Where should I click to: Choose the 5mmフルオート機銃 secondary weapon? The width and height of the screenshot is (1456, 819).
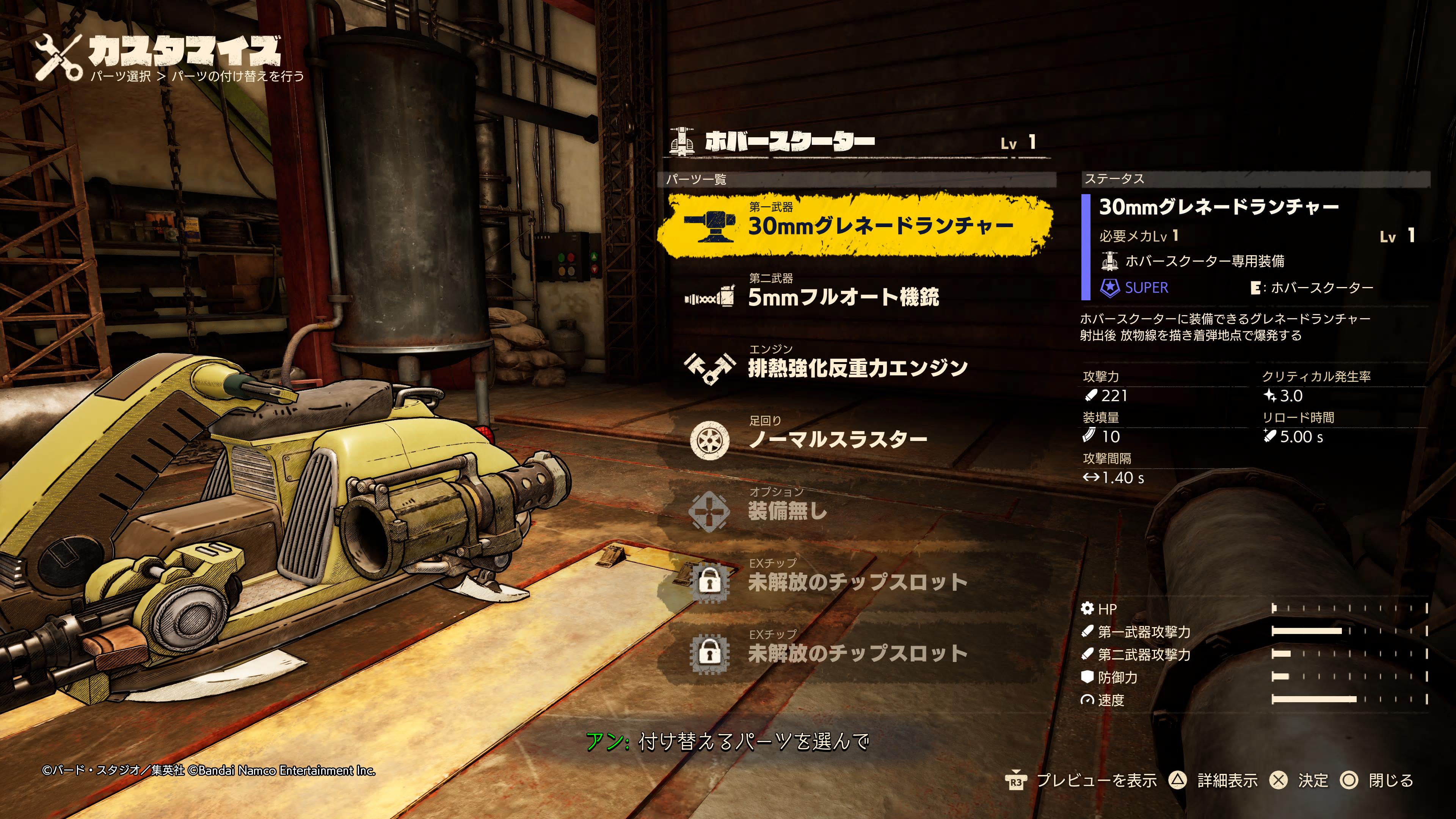pyautogui.click(x=842, y=296)
